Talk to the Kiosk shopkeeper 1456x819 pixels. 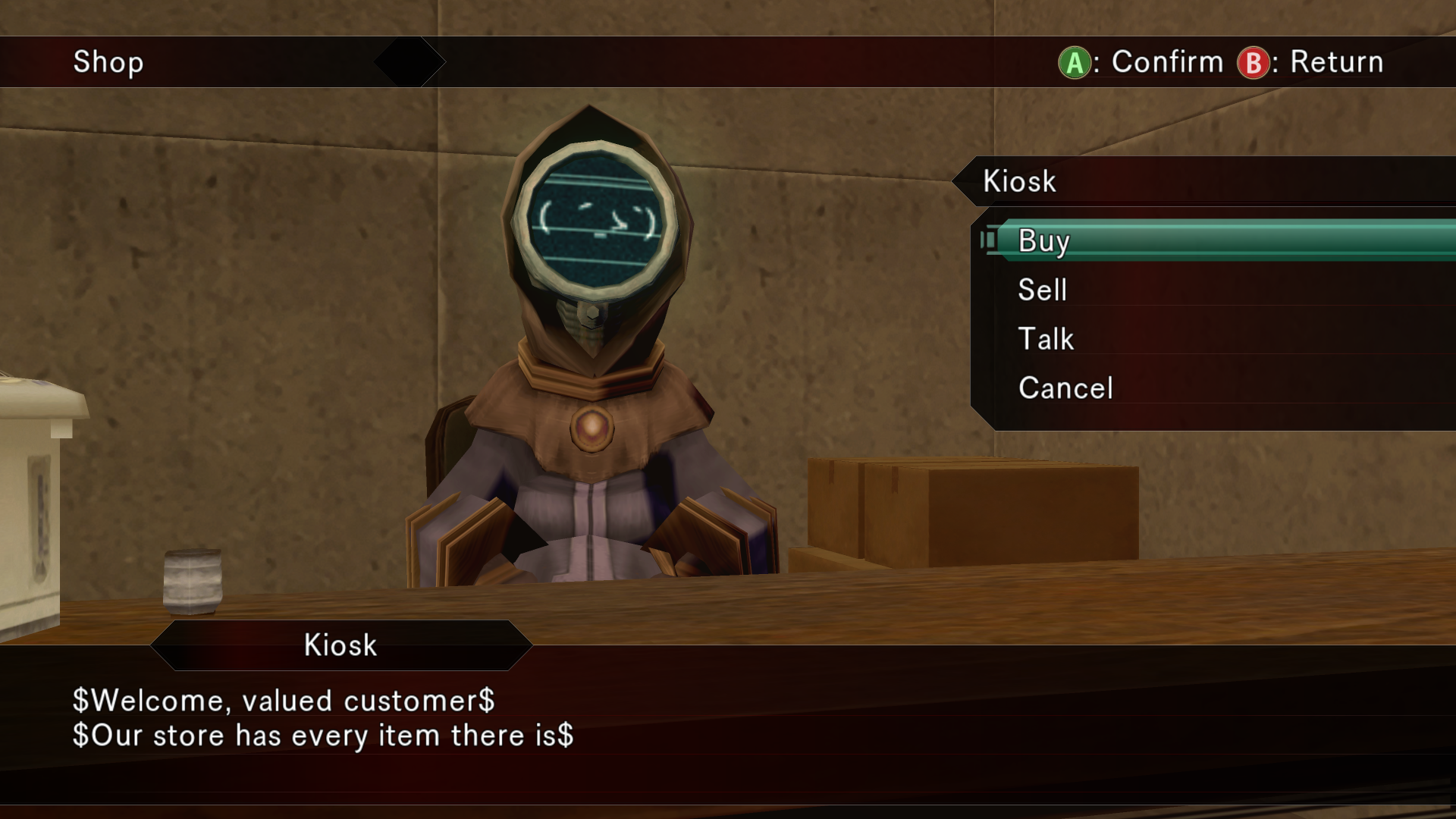click(1046, 339)
